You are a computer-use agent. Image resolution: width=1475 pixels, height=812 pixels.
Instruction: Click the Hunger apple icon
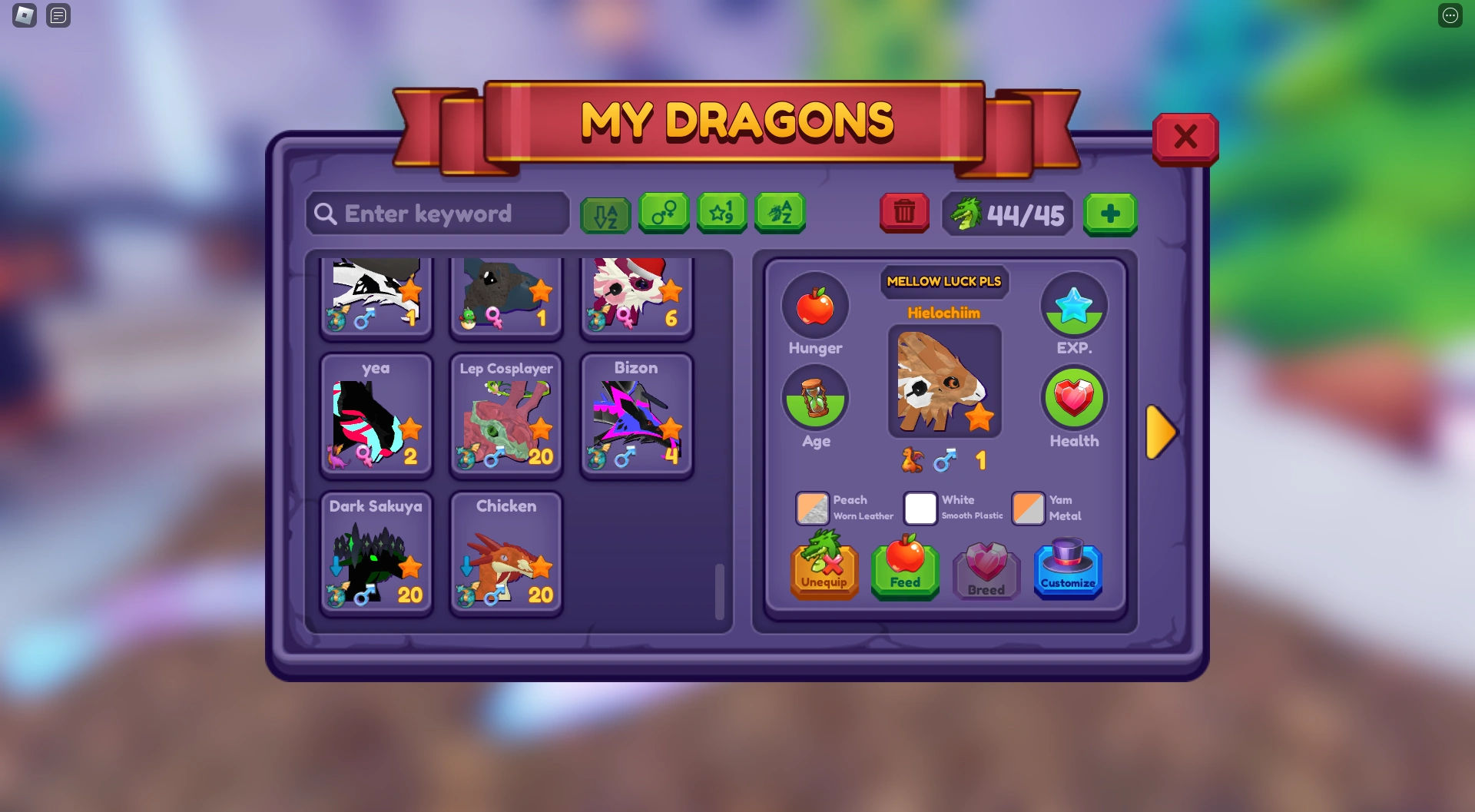point(816,306)
